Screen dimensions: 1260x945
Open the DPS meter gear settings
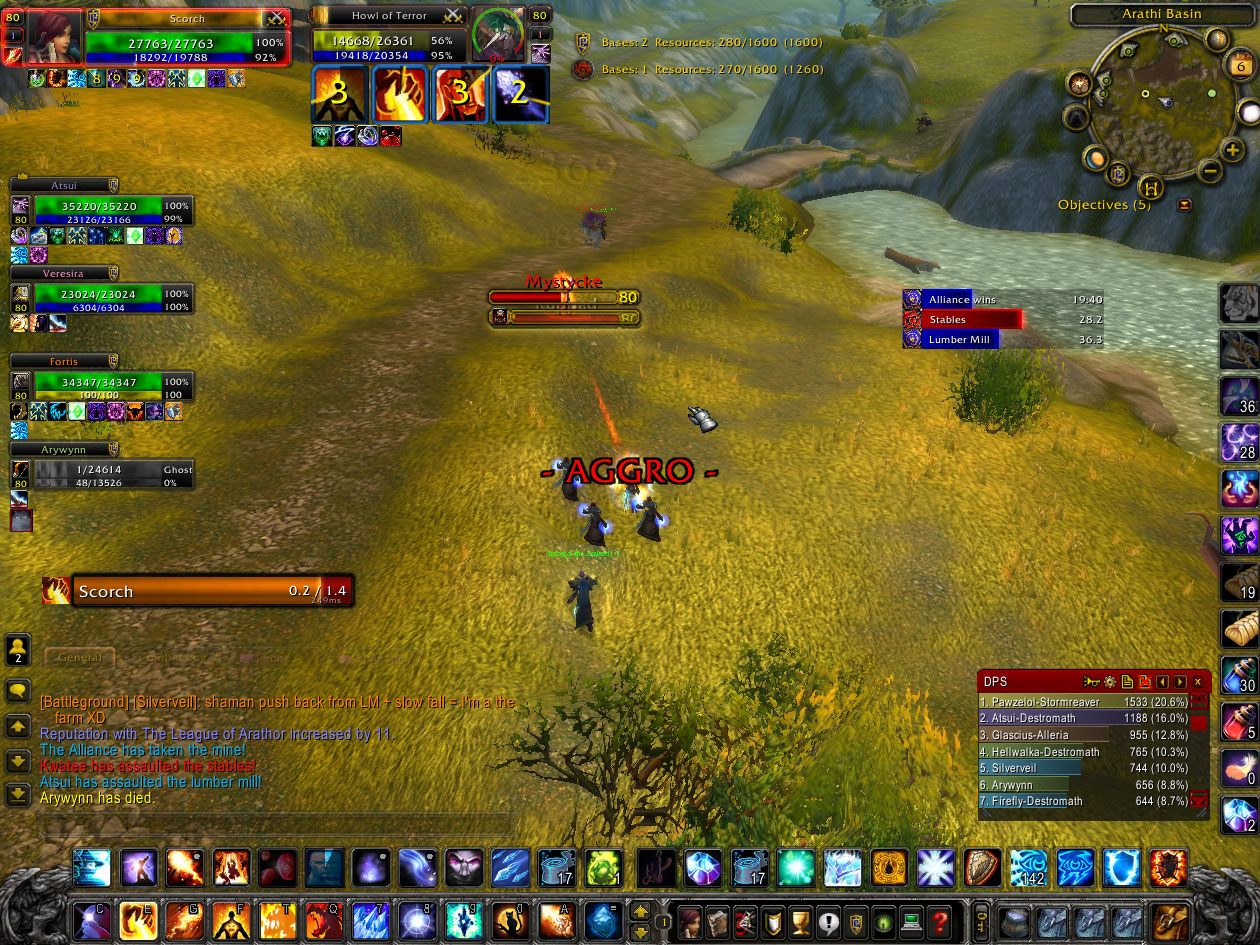[x=1109, y=682]
